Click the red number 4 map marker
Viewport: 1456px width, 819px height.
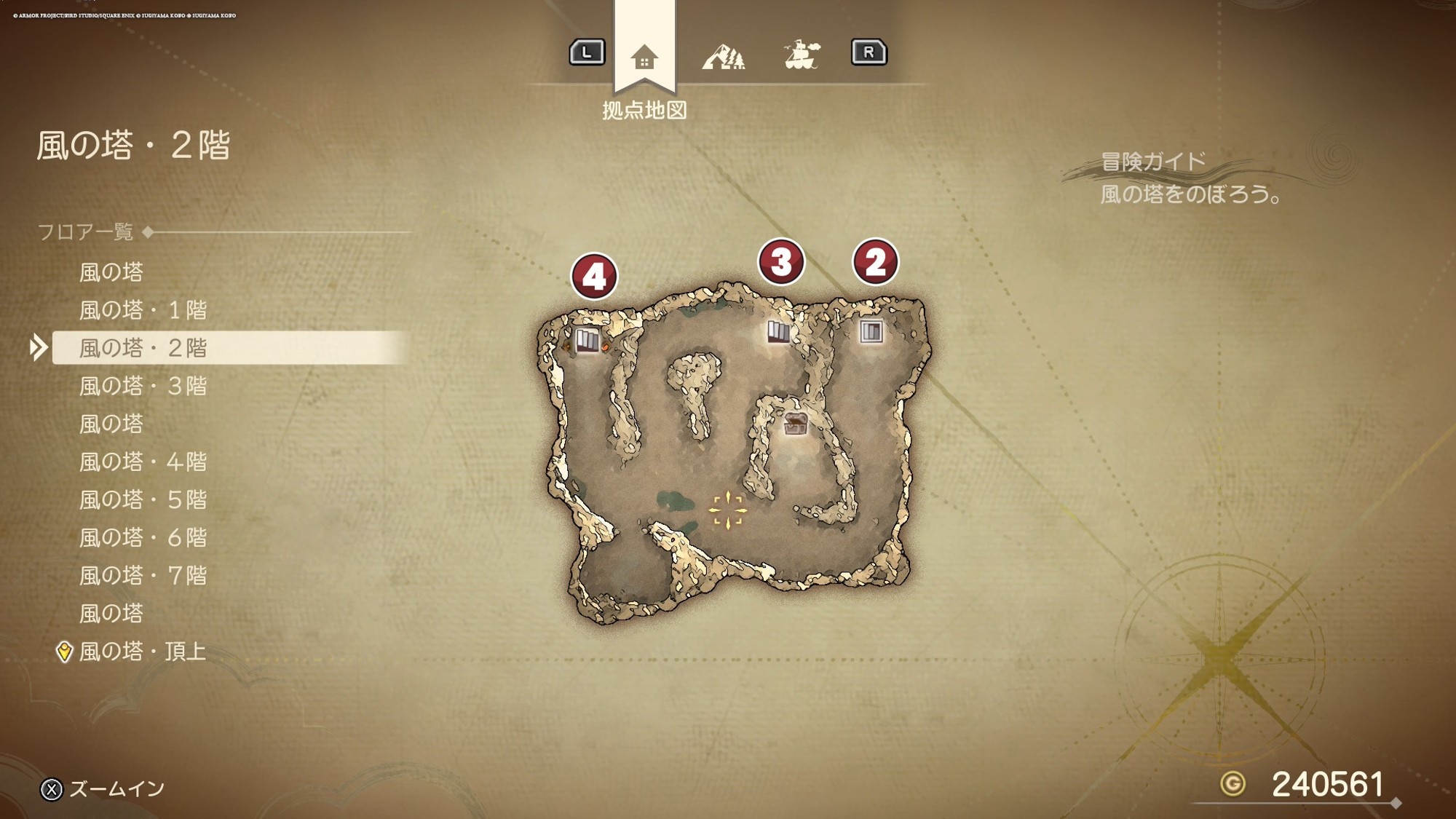pos(594,277)
